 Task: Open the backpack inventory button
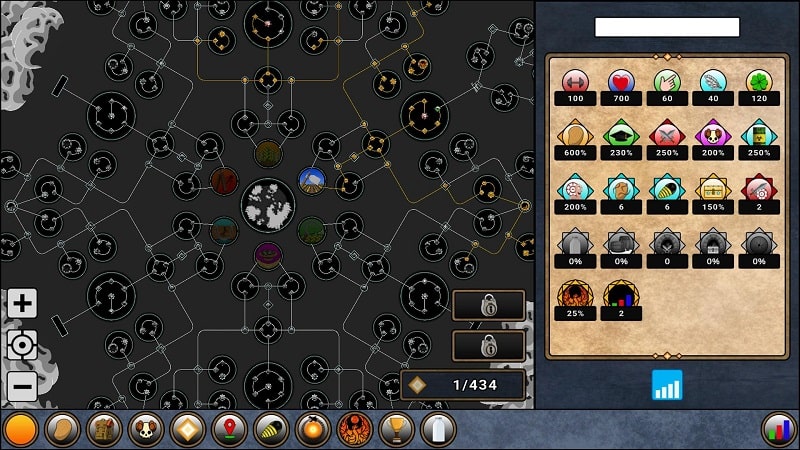(x=104, y=430)
